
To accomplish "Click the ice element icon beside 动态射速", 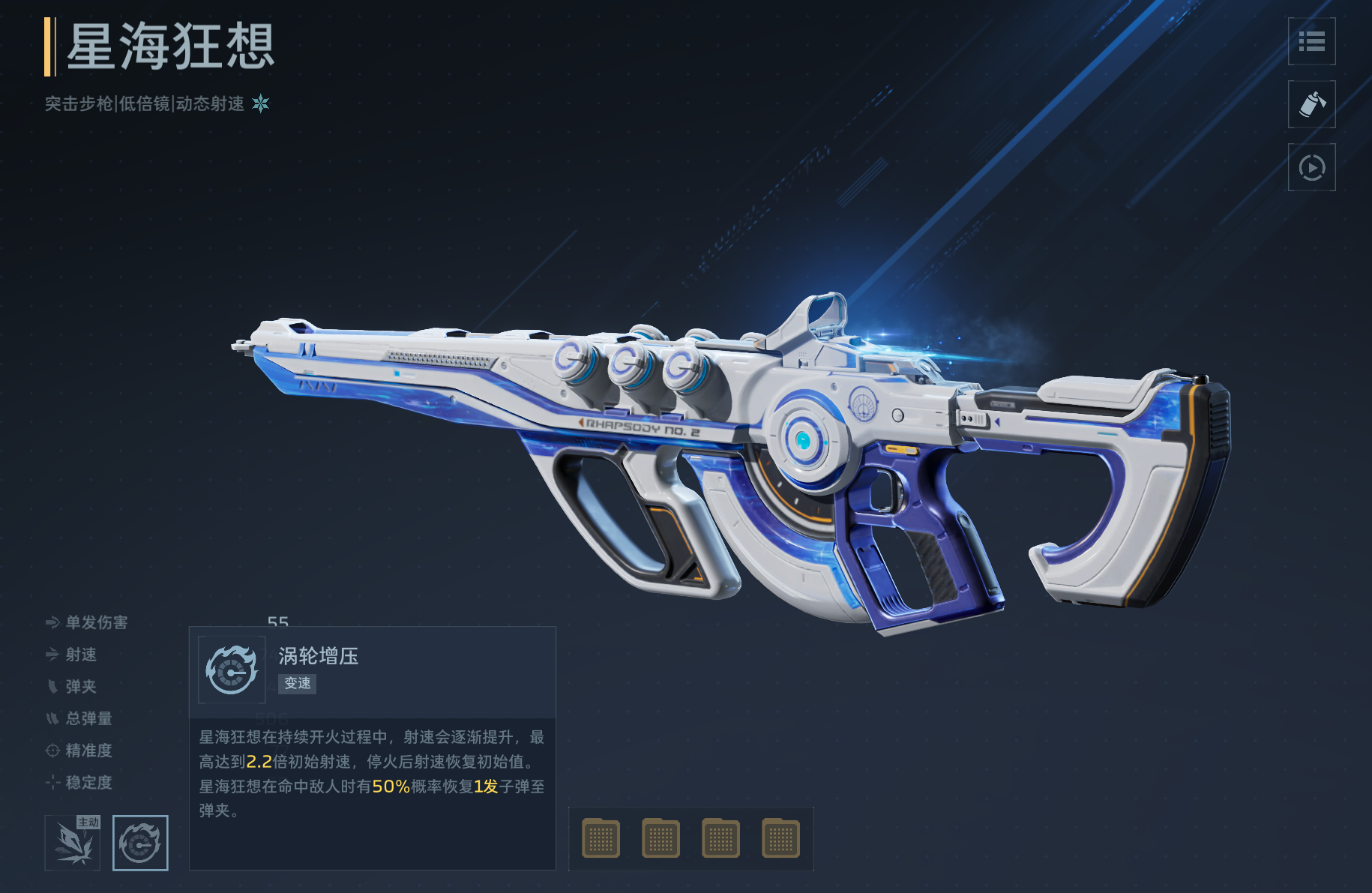I will (260, 103).
